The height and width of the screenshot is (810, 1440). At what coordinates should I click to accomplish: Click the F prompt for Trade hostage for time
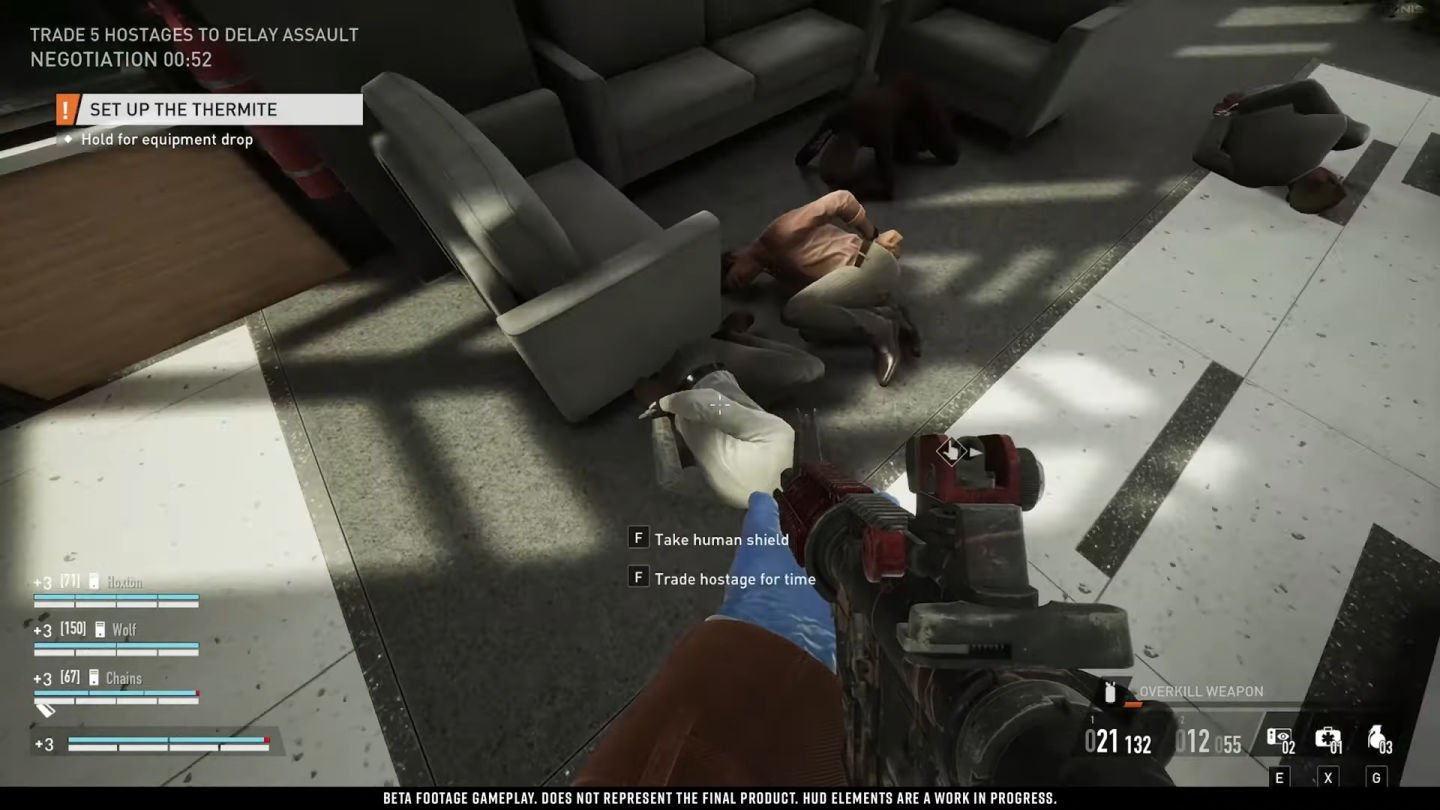(636, 578)
